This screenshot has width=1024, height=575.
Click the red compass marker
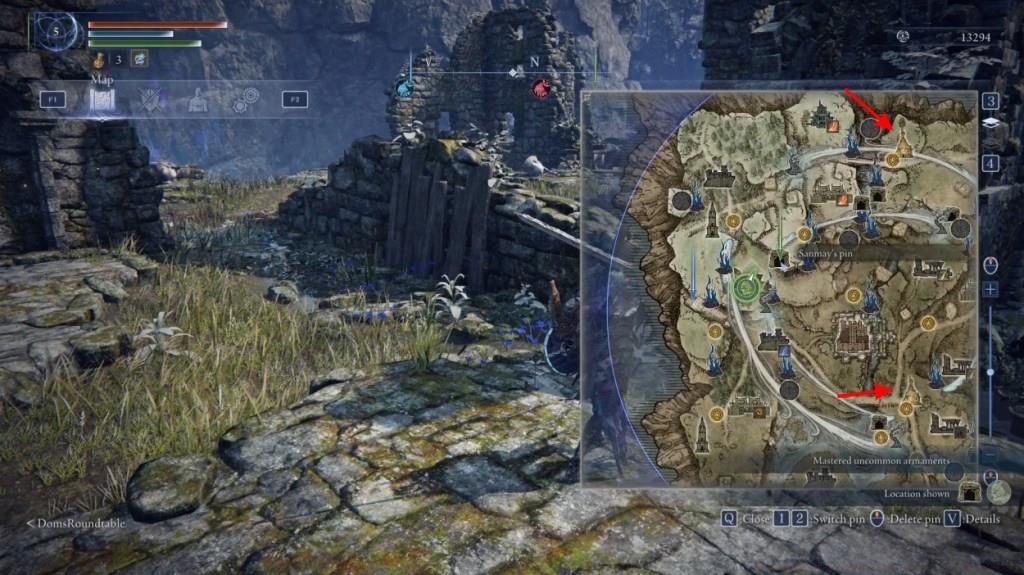point(541,89)
